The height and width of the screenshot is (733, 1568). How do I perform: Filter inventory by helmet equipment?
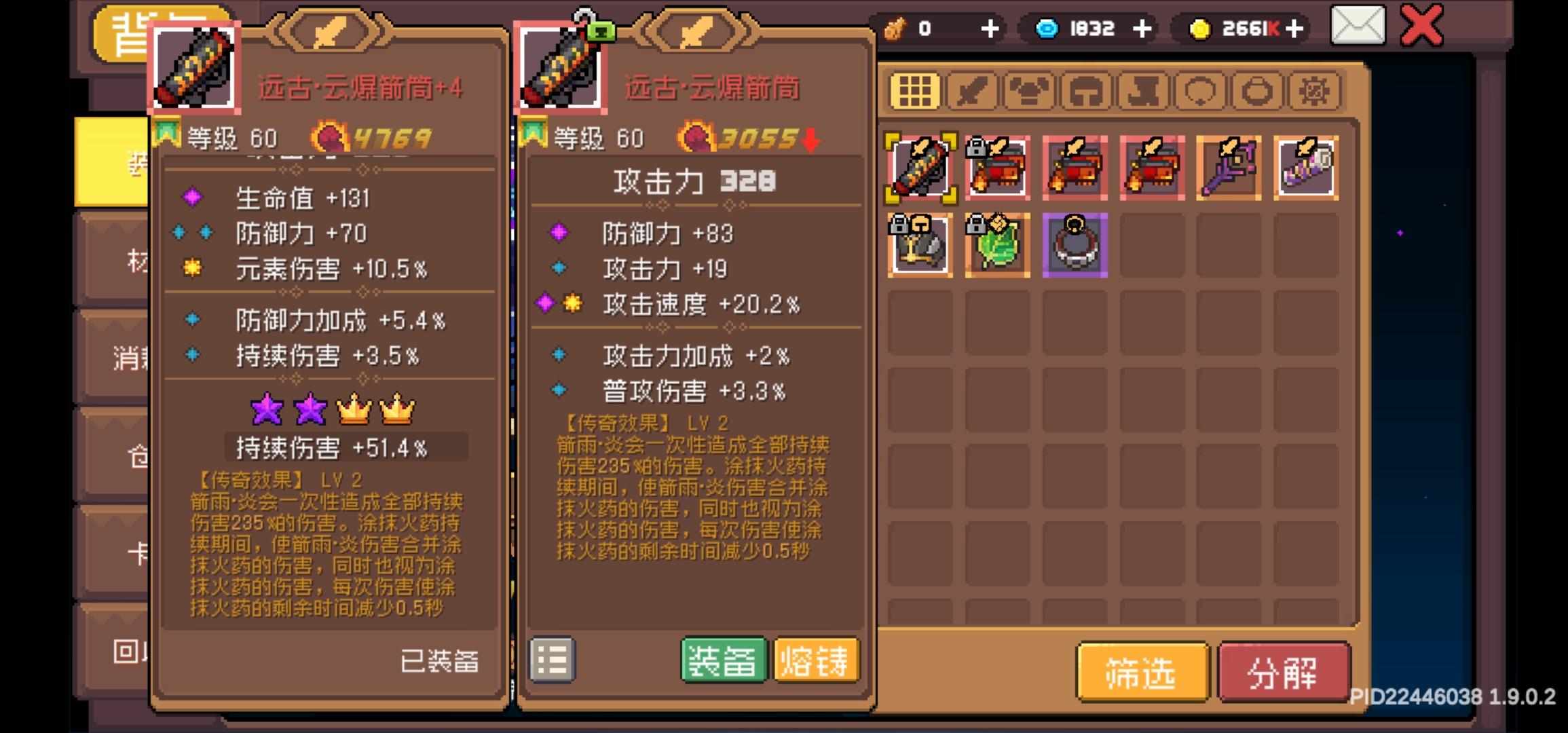pyautogui.click(x=1085, y=90)
